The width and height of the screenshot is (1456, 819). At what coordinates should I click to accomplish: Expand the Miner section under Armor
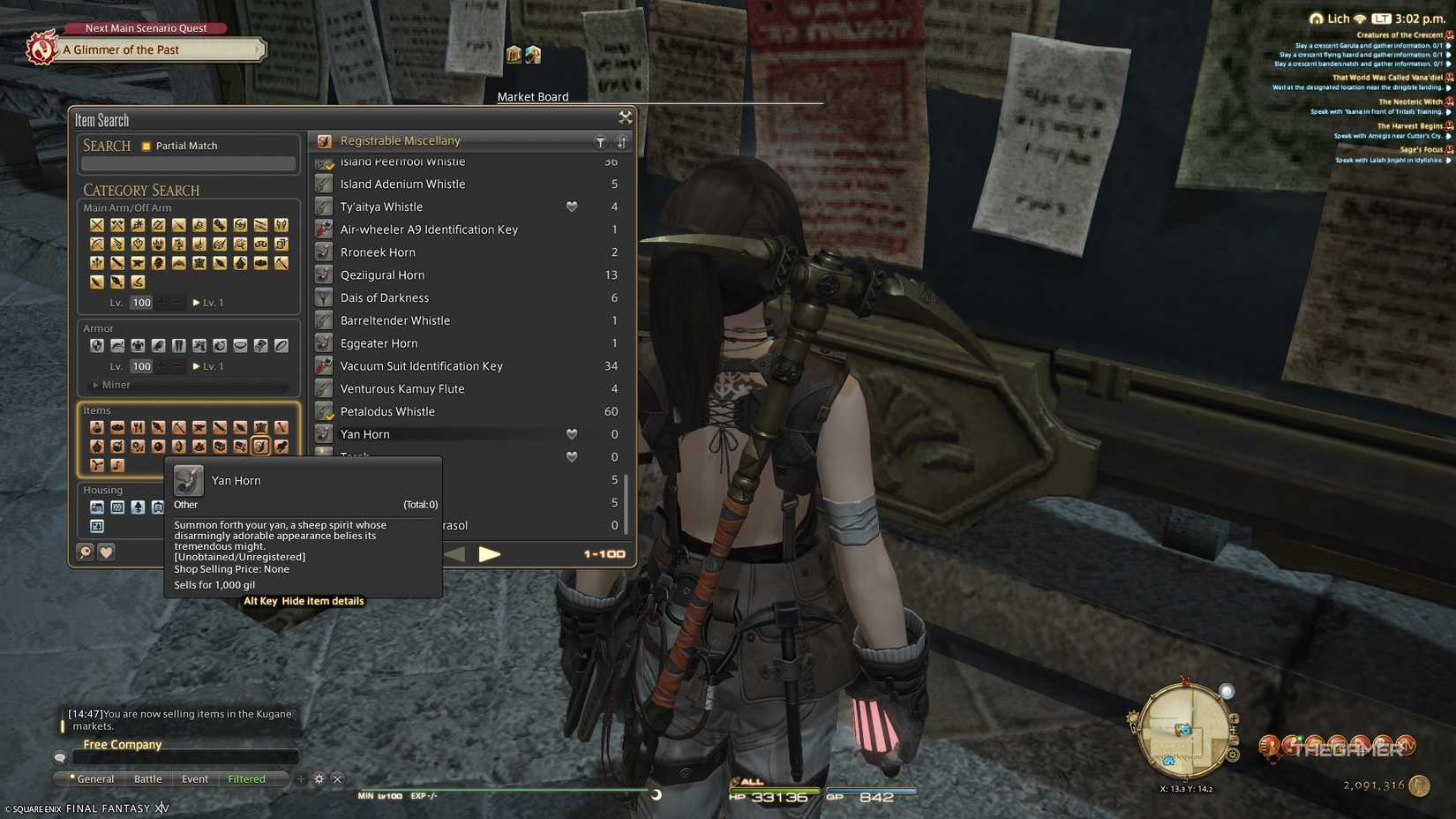pos(97,385)
